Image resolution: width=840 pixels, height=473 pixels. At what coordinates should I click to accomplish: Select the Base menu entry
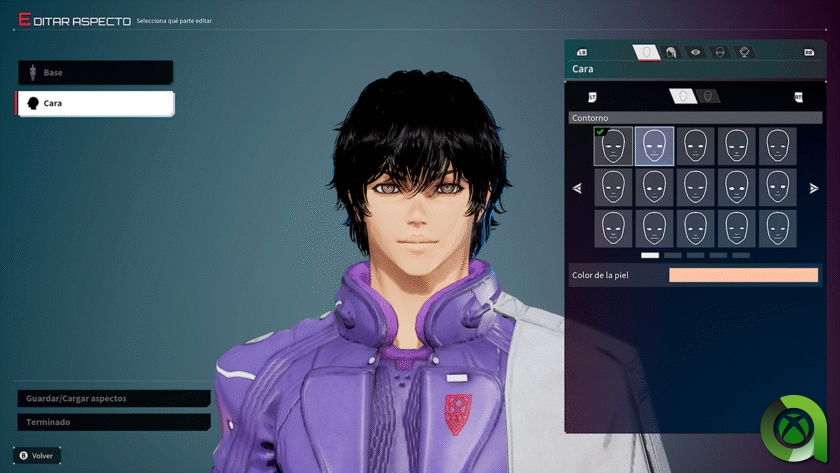coord(95,73)
